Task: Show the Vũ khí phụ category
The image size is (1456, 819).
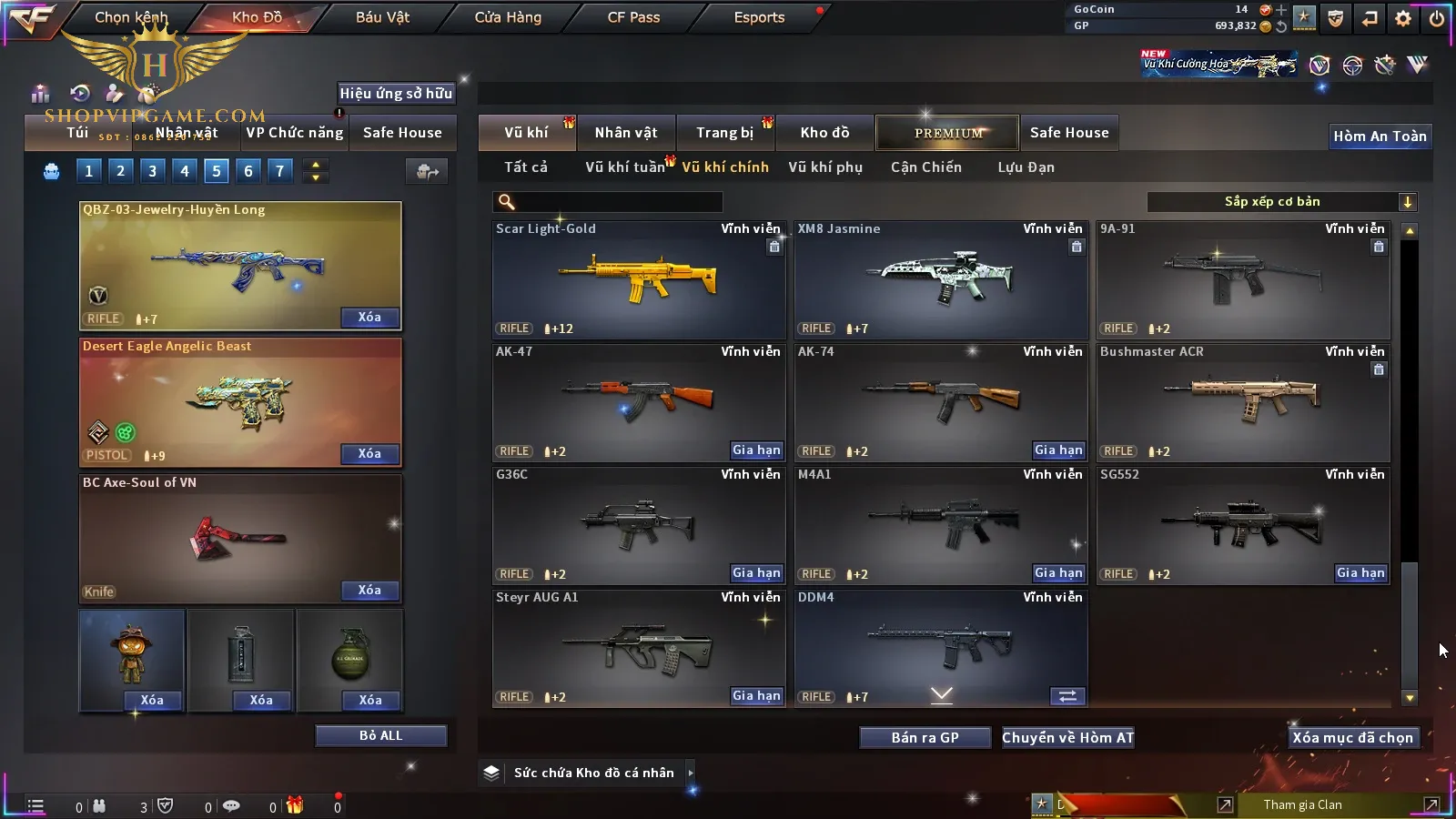Action: point(825,167)
